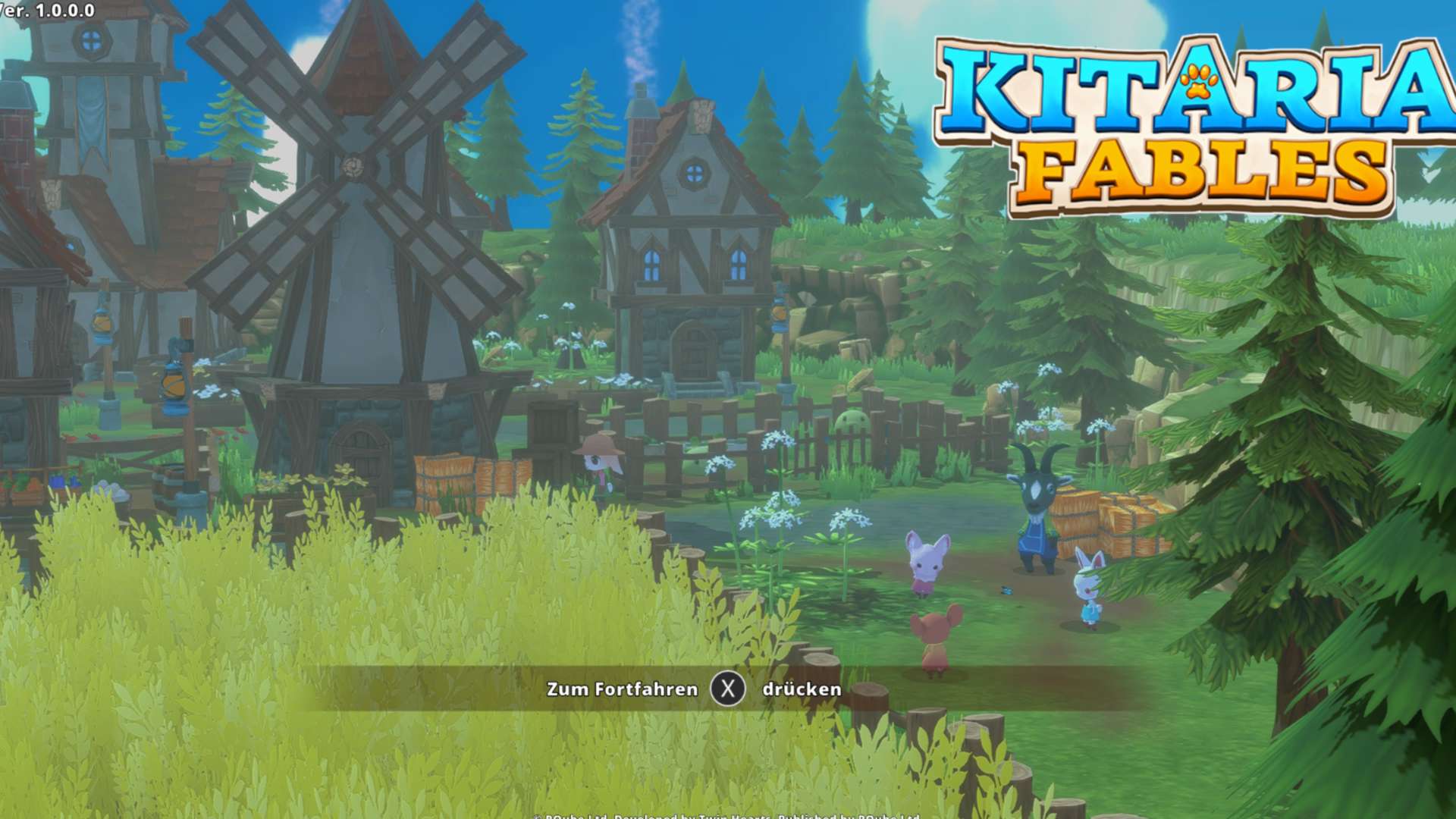Click the KITARIA word in the title

[x=1191, y=83]
